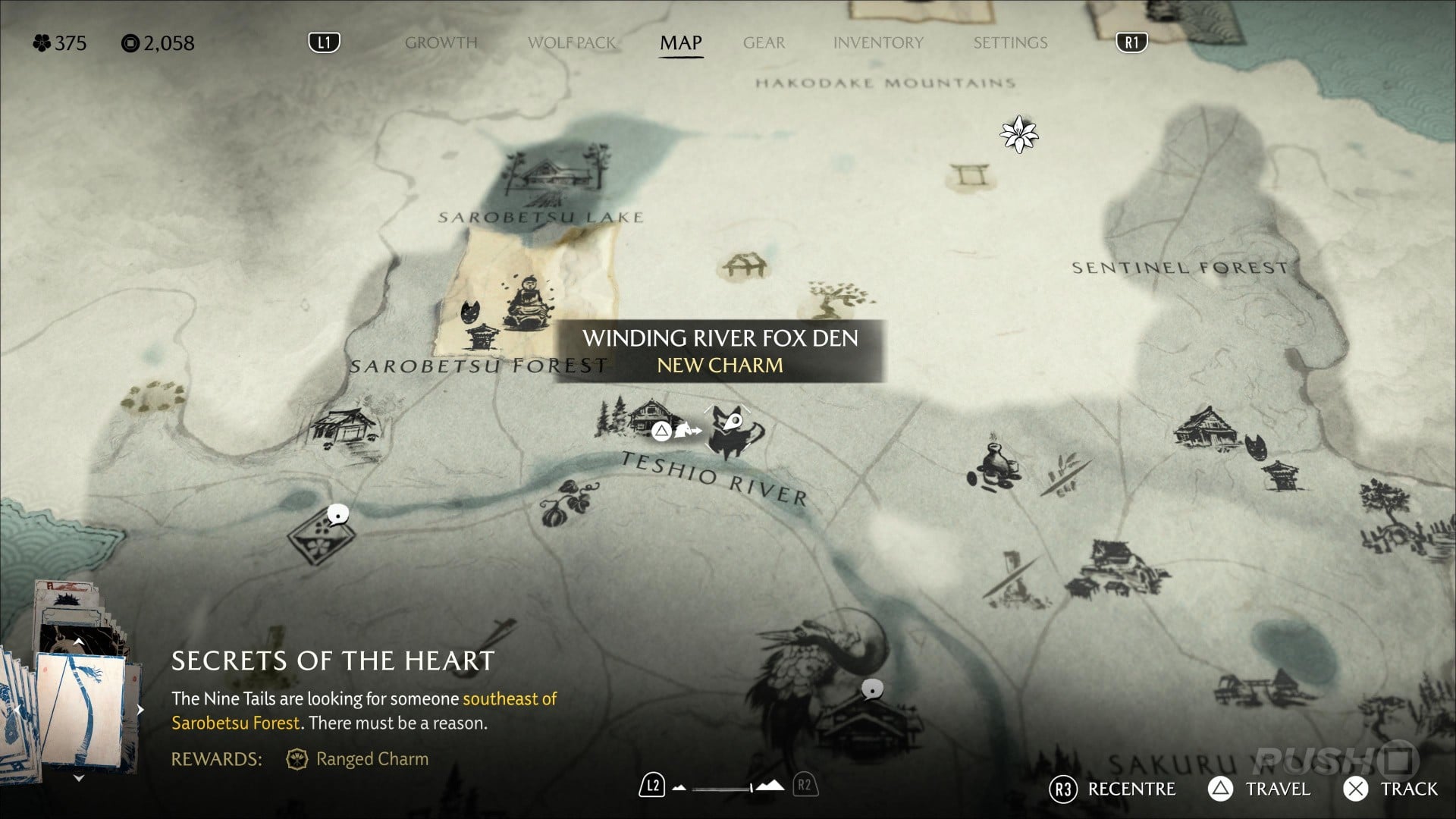Choose the seated Buddha statue marker

pos(526,303)
